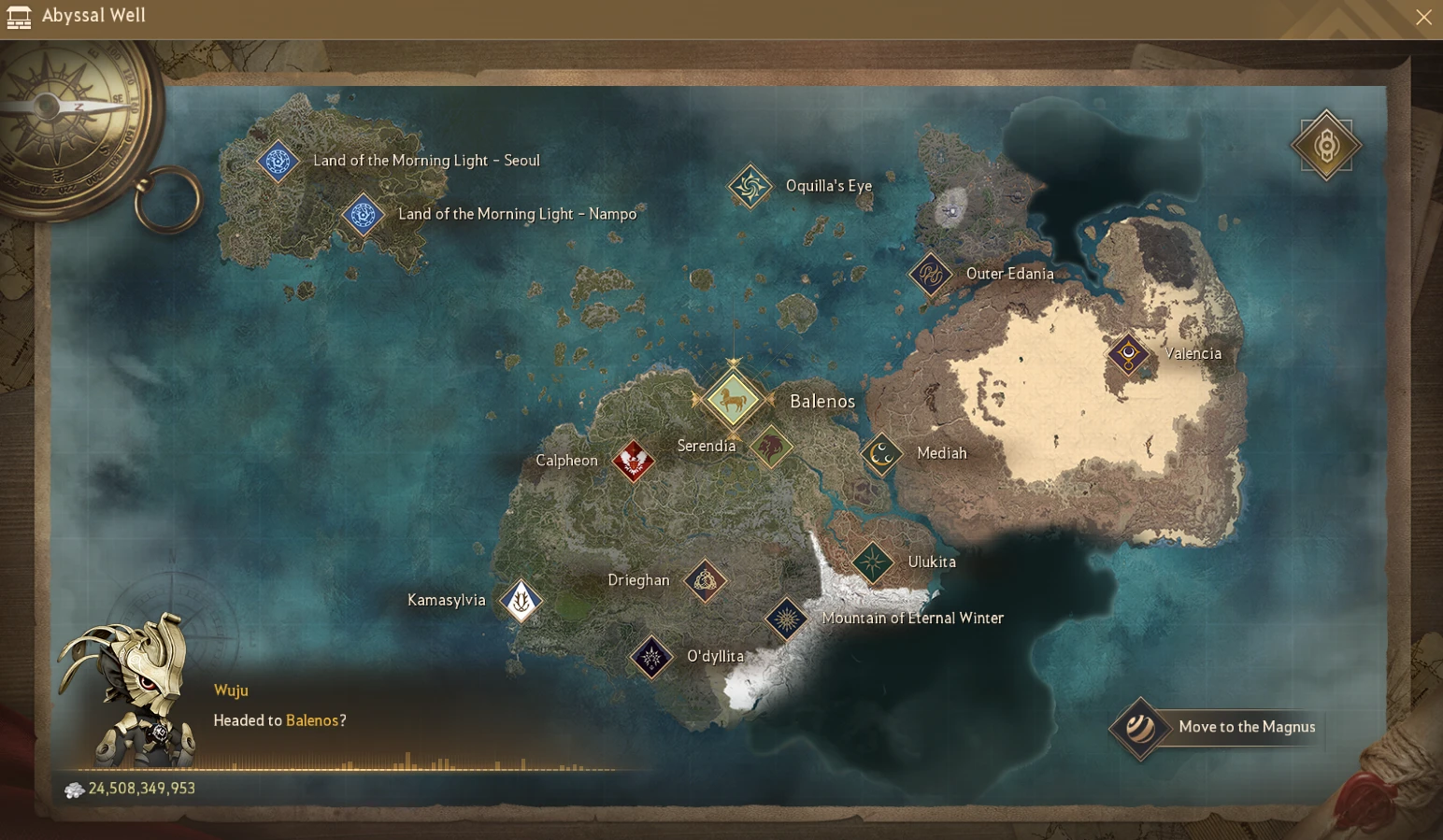
Task: Select the Valencia map marker
Action: pyautogui.click(x=1128, y=354)
